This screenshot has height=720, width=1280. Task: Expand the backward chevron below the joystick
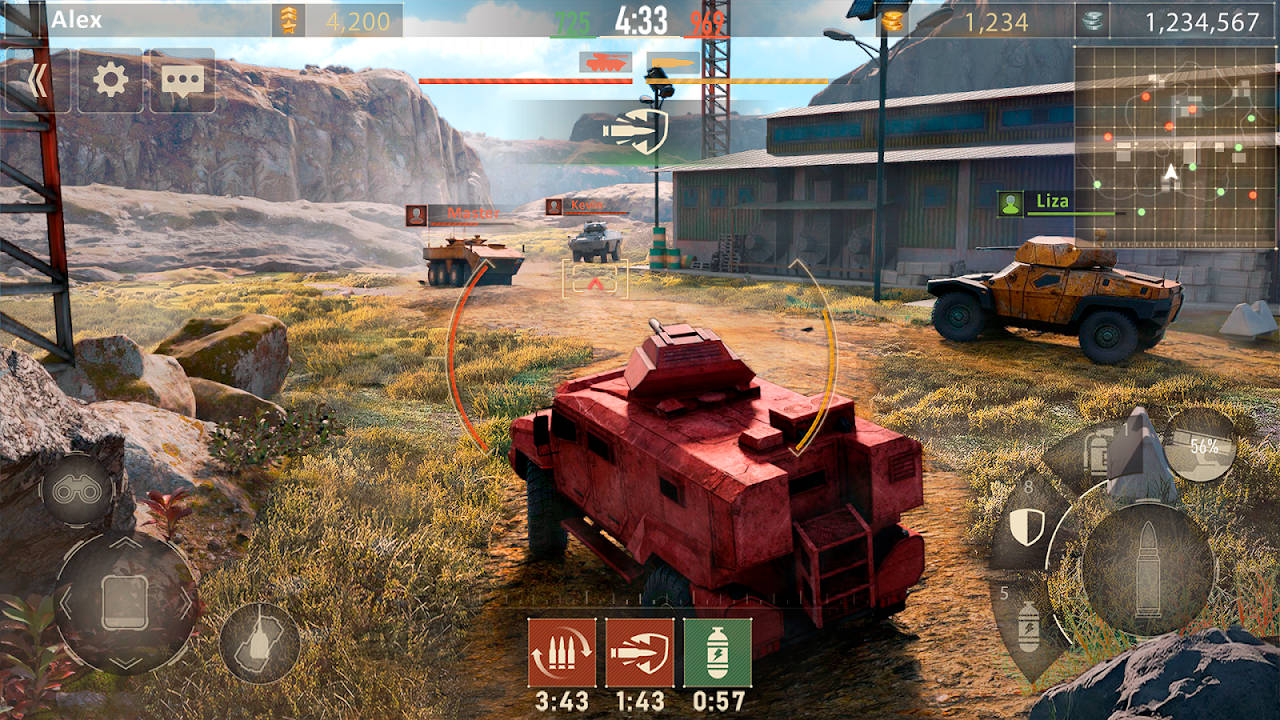click(125, 664)
